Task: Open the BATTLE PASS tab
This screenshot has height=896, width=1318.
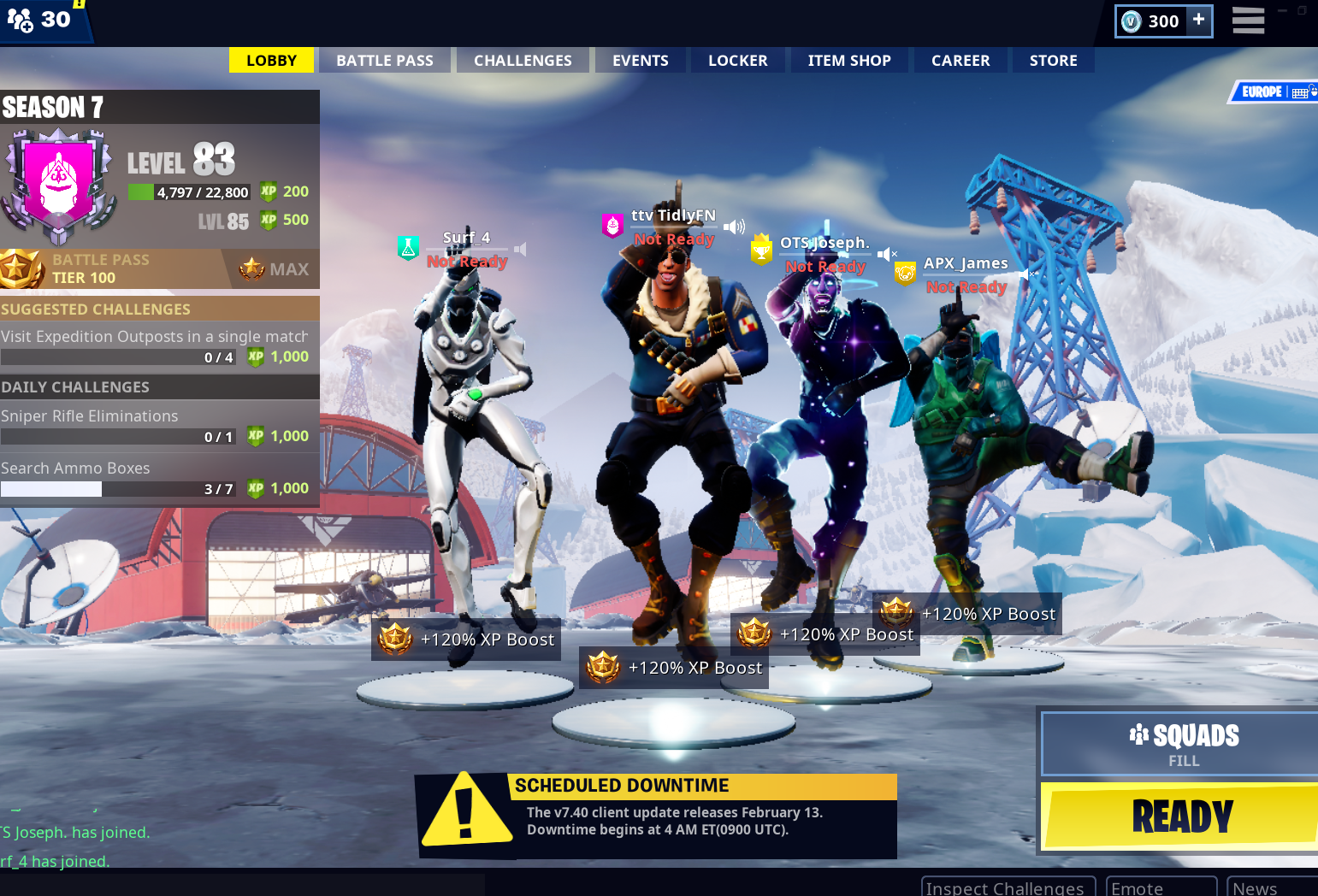Action: [x=384, y=60]
